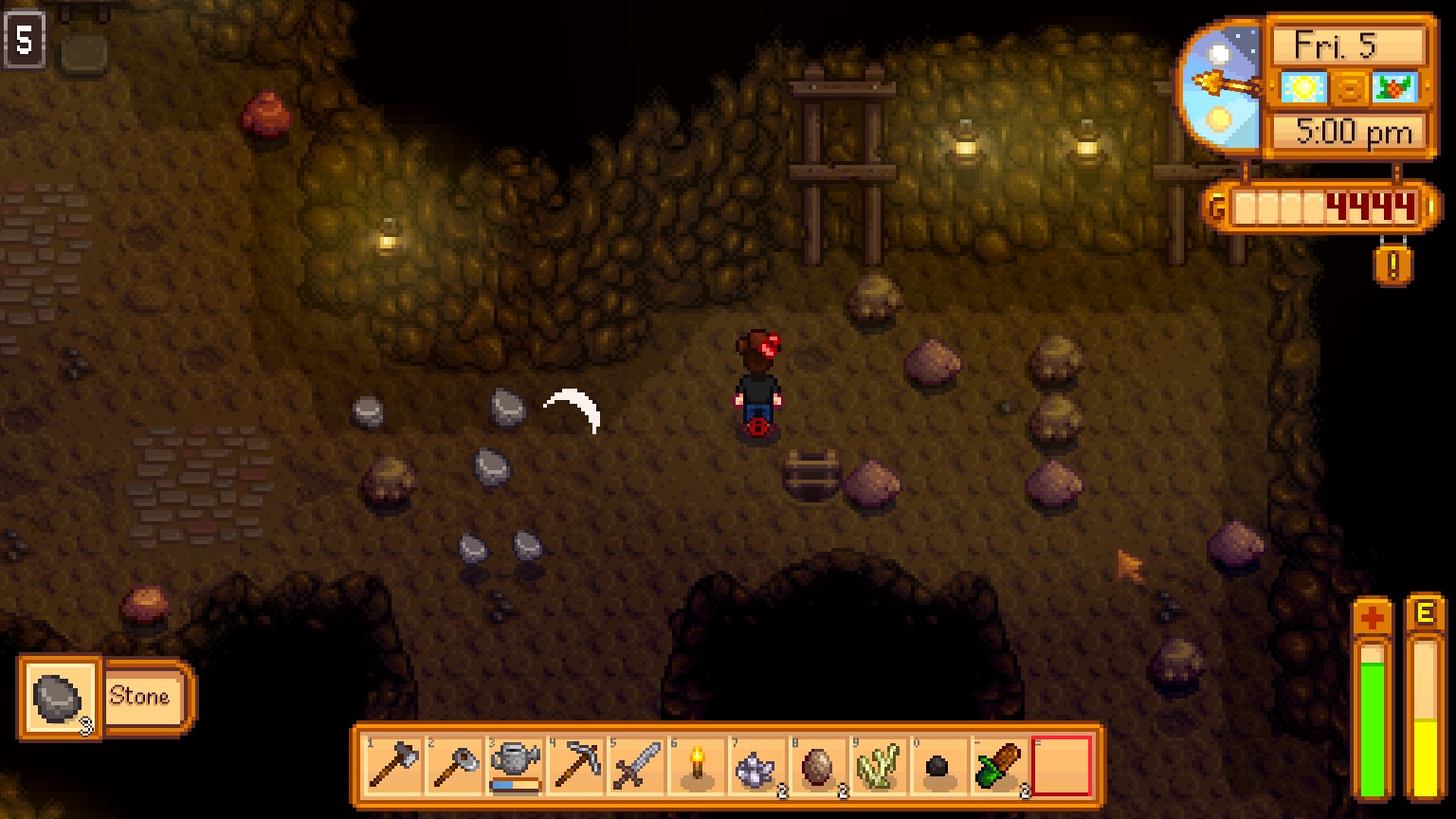Equip the pickaxe from the hotbar
Viewport: 1456px width, 819px height.
pos(576,765)
